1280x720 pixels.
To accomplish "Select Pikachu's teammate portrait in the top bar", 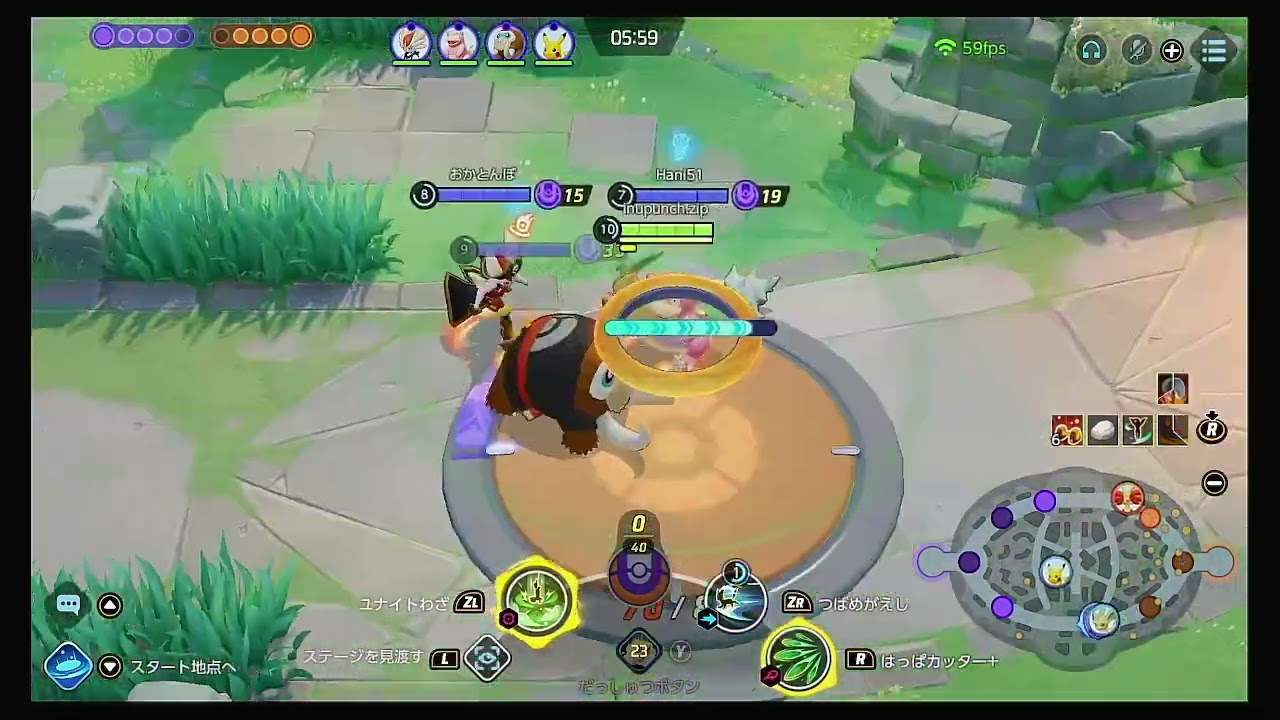I will [x=553, y=43].
